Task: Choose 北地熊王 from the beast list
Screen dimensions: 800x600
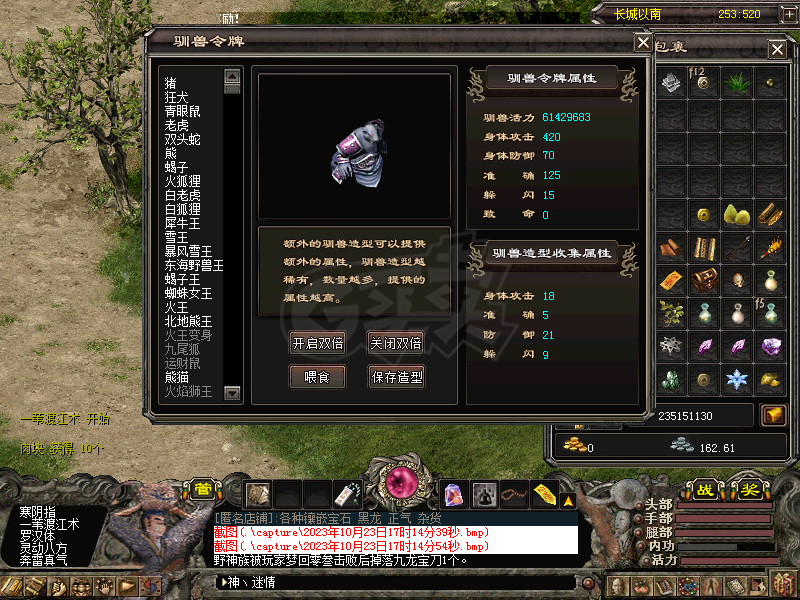Action: click(x=189, y=321)
